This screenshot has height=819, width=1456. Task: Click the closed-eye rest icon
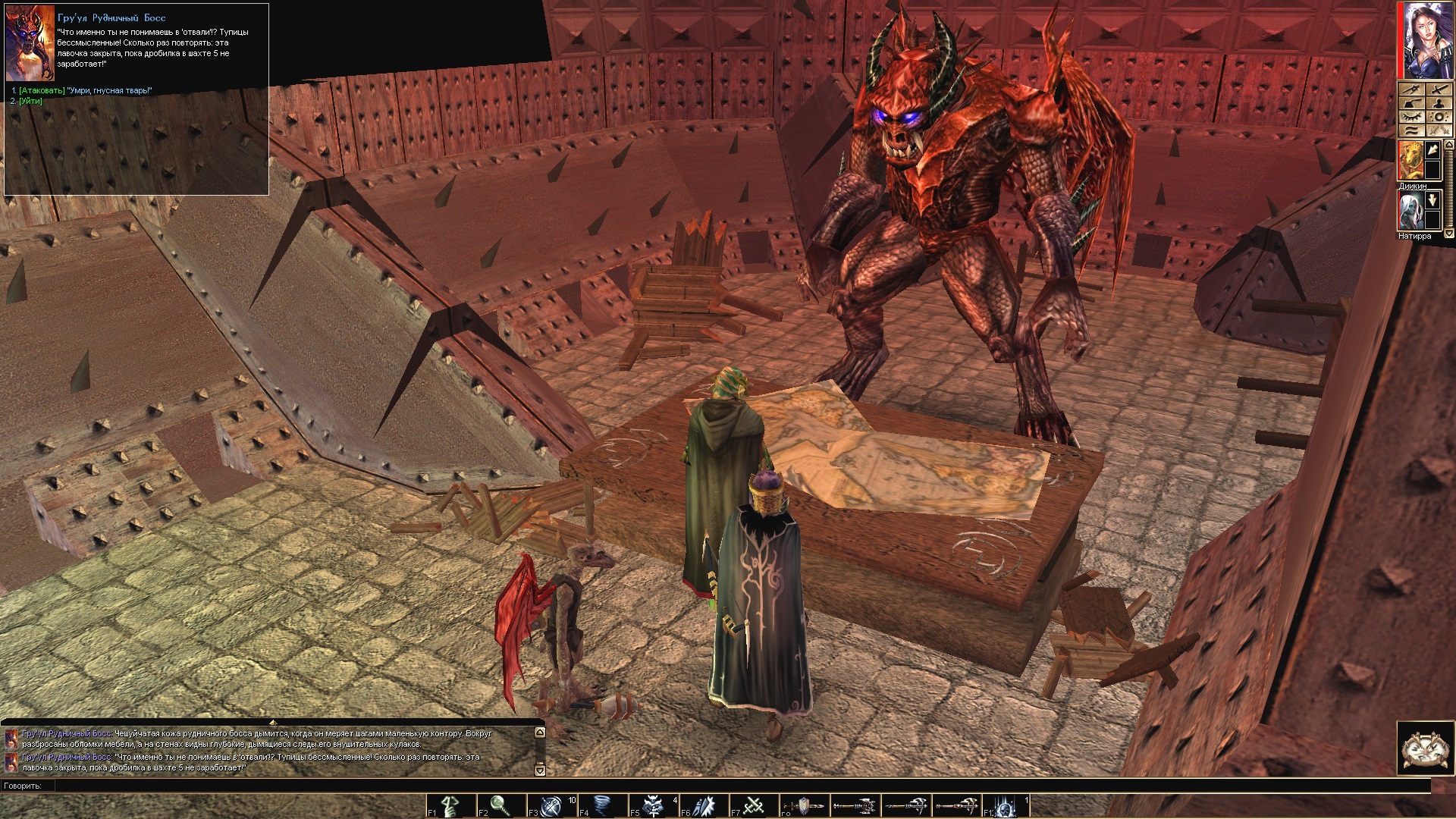[1410, 118]
